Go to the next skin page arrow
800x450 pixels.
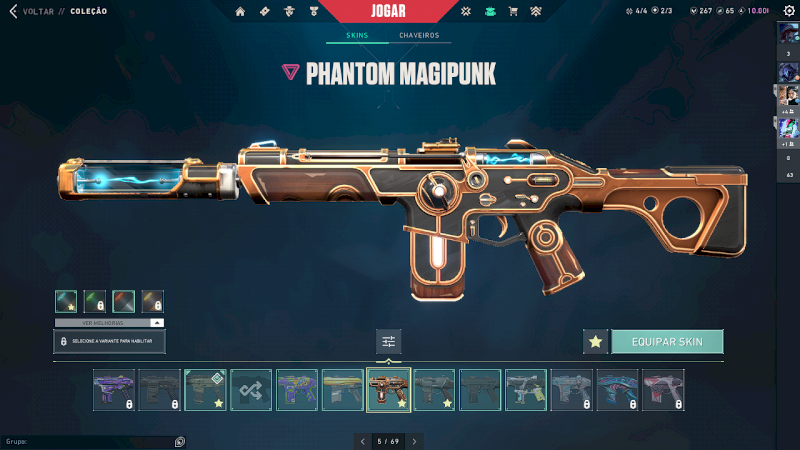[x=415, y=440]
